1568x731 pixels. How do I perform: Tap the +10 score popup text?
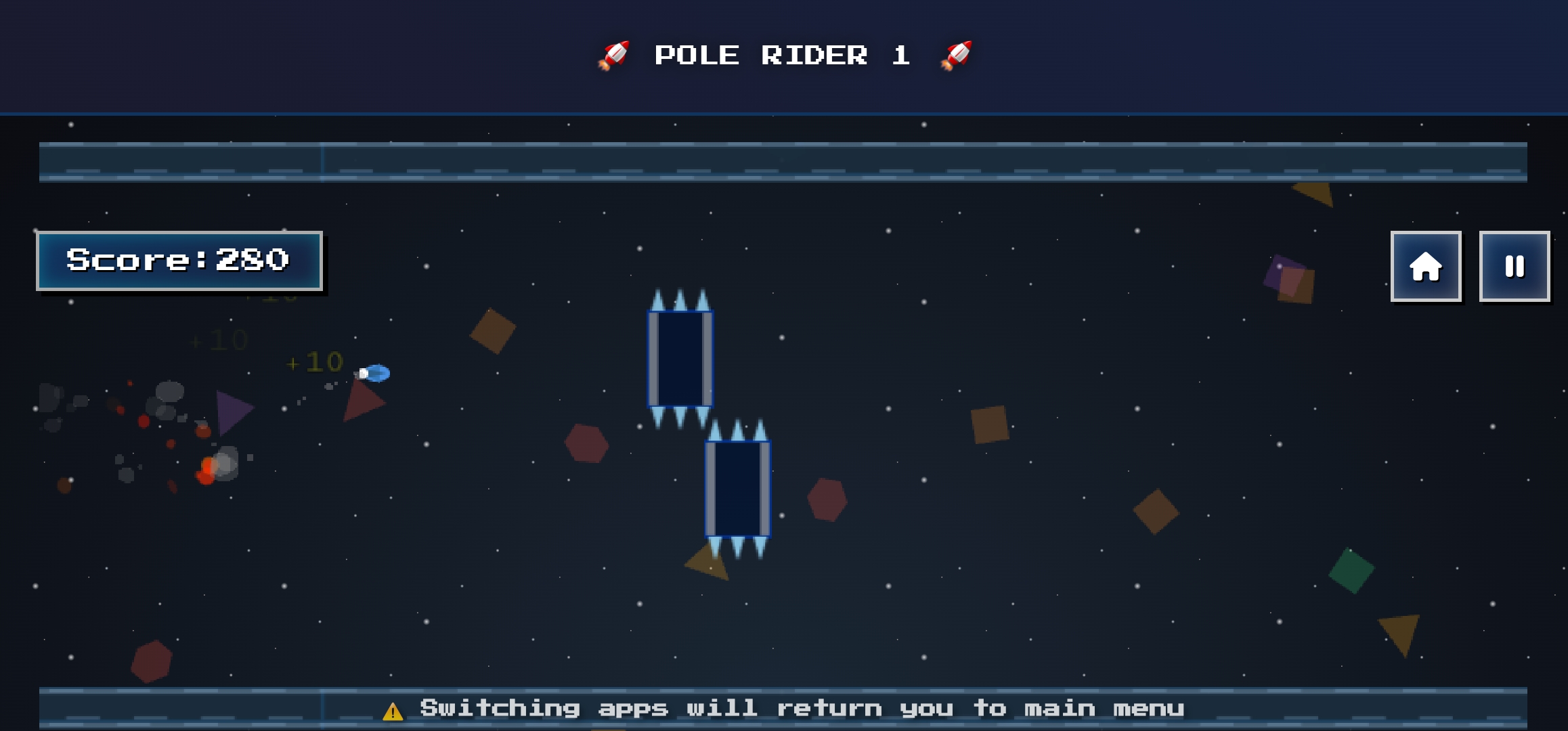(313, 362)
